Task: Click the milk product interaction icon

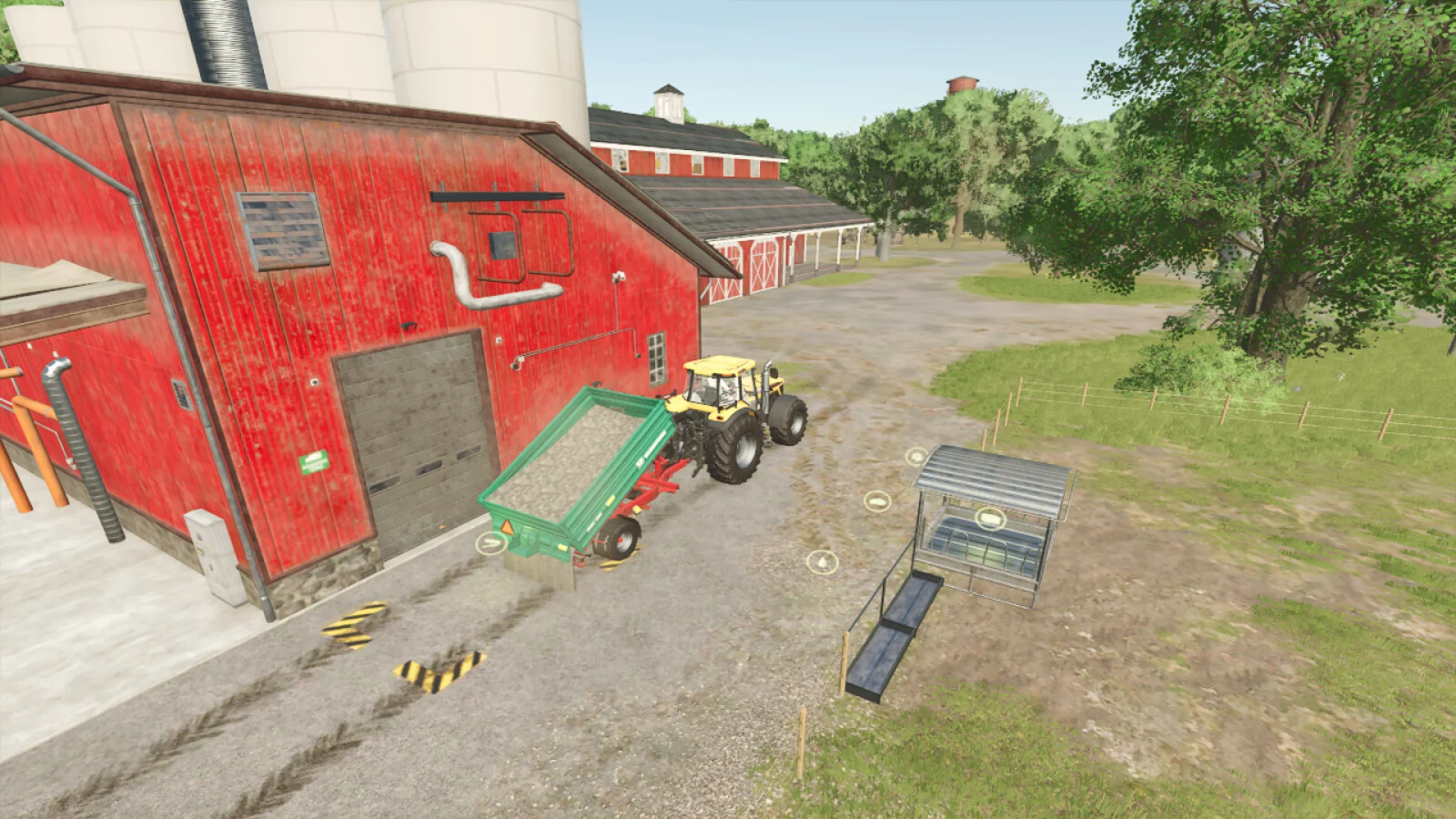Action: (x=880, y=501)
